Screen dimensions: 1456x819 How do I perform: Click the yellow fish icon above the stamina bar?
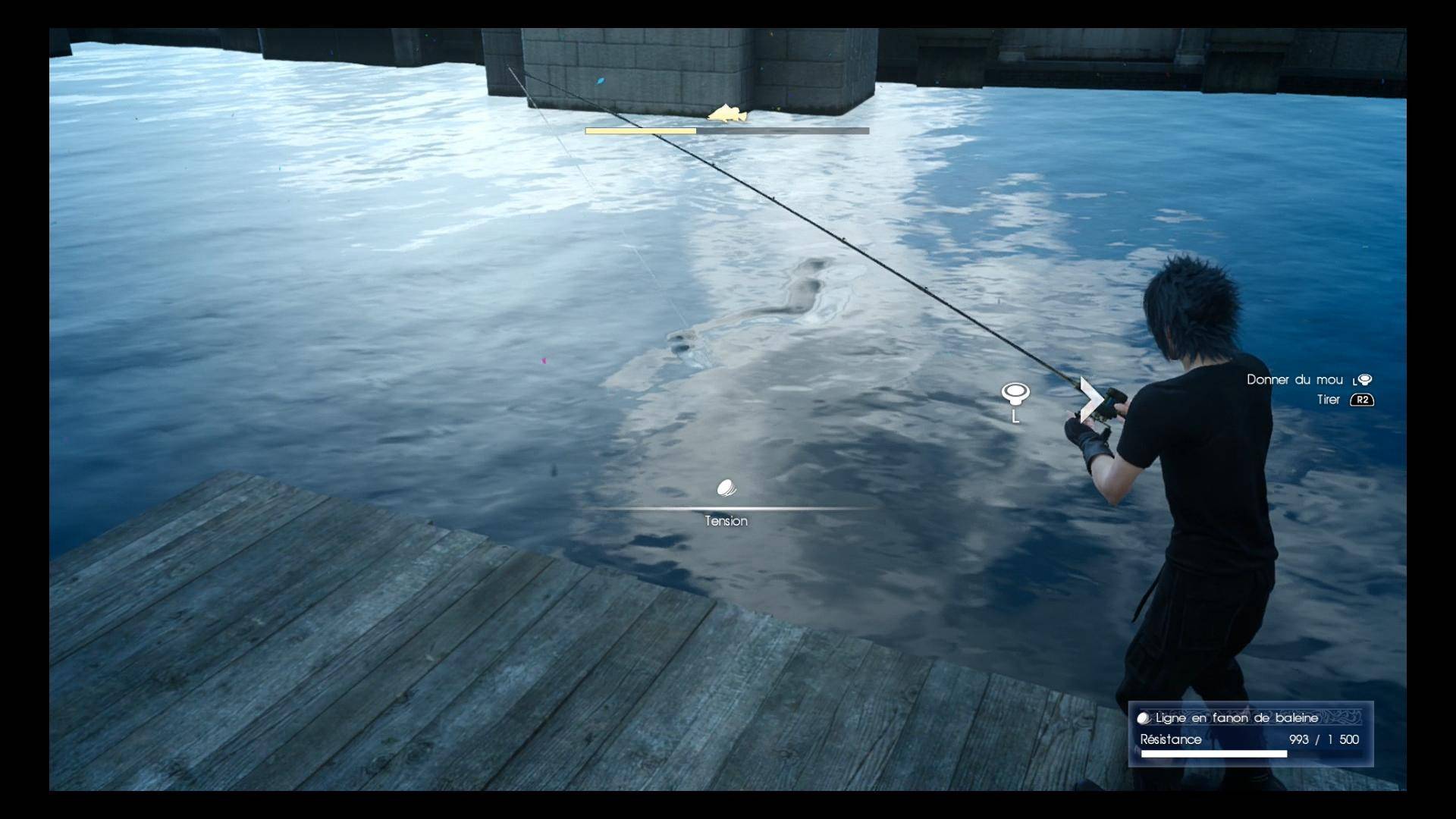[x=727, y=115]
